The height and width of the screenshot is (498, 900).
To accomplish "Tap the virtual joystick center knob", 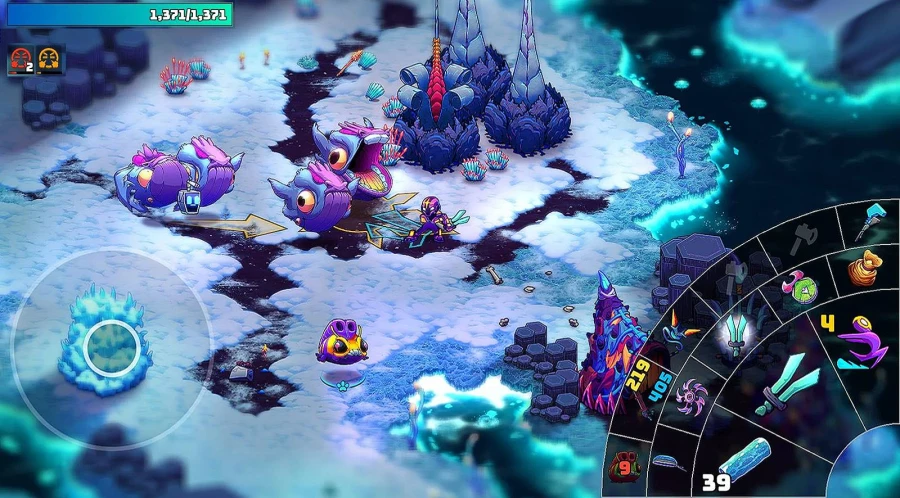I will pyautogui.click(x=108, y=346).
